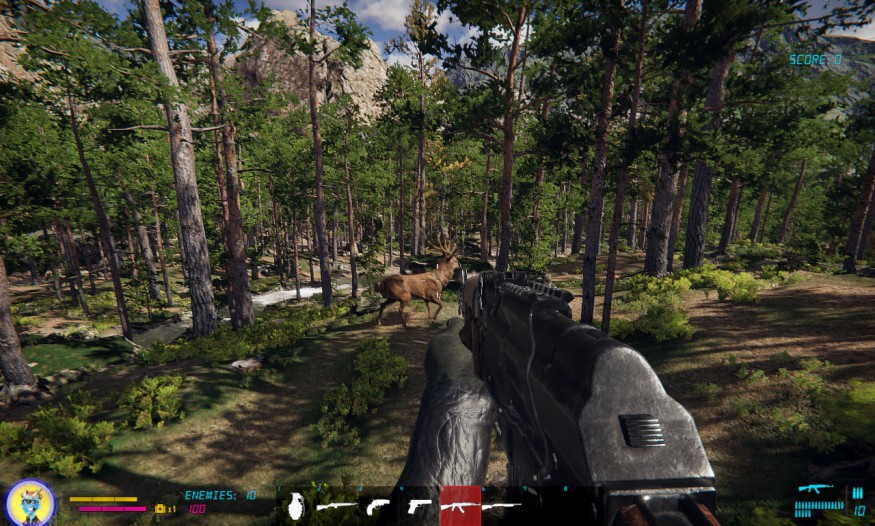Equip the shotgun in slot 6
The width and height of the screenshot is (875, 526).
click(x=501, y=506)
